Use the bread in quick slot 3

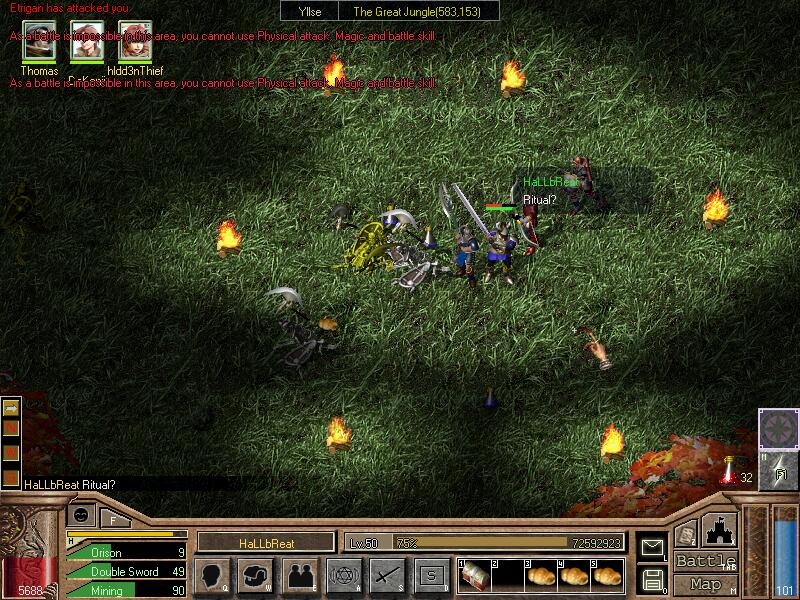(541, 575)
